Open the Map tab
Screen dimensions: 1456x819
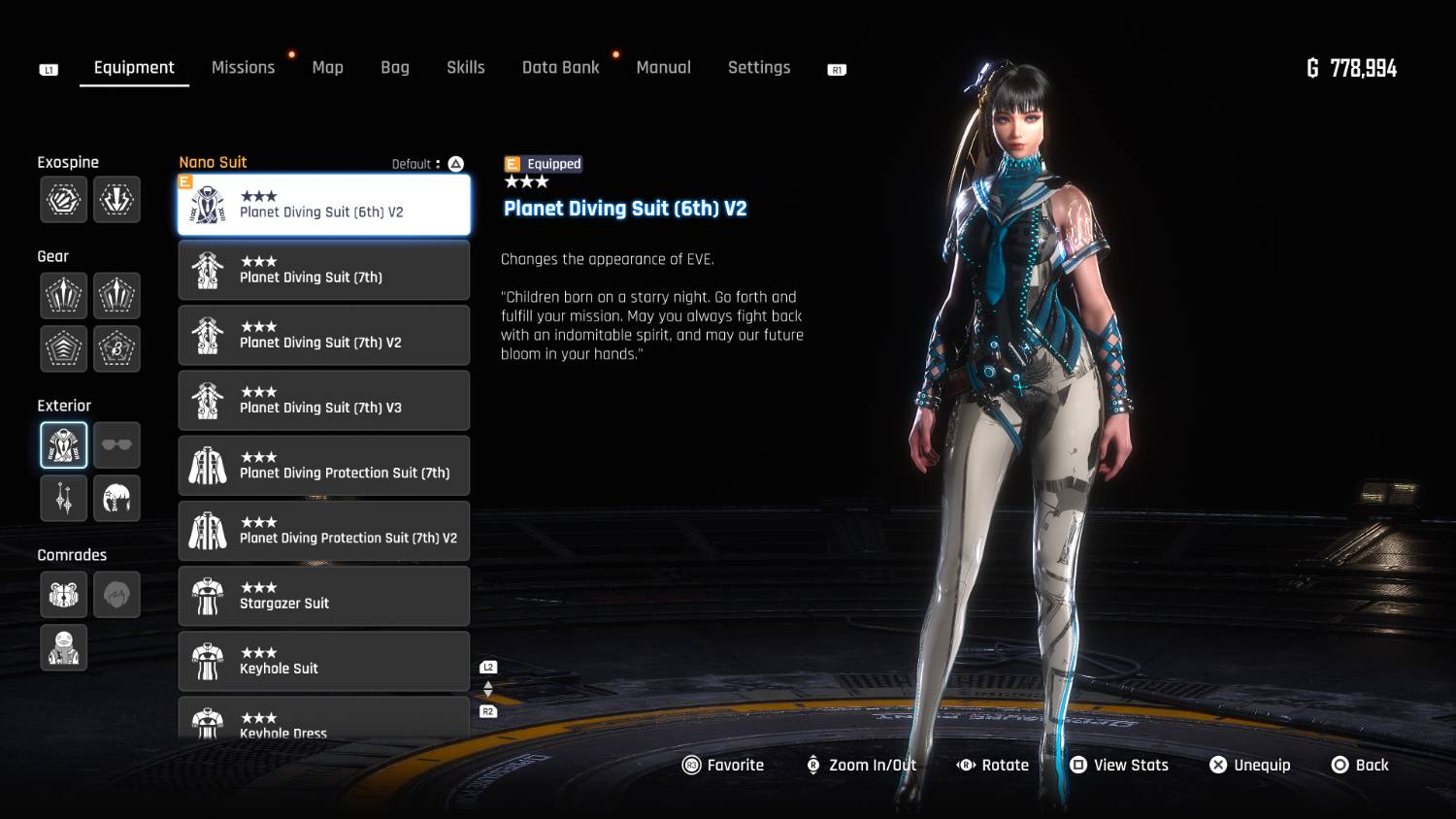point(327,68)
